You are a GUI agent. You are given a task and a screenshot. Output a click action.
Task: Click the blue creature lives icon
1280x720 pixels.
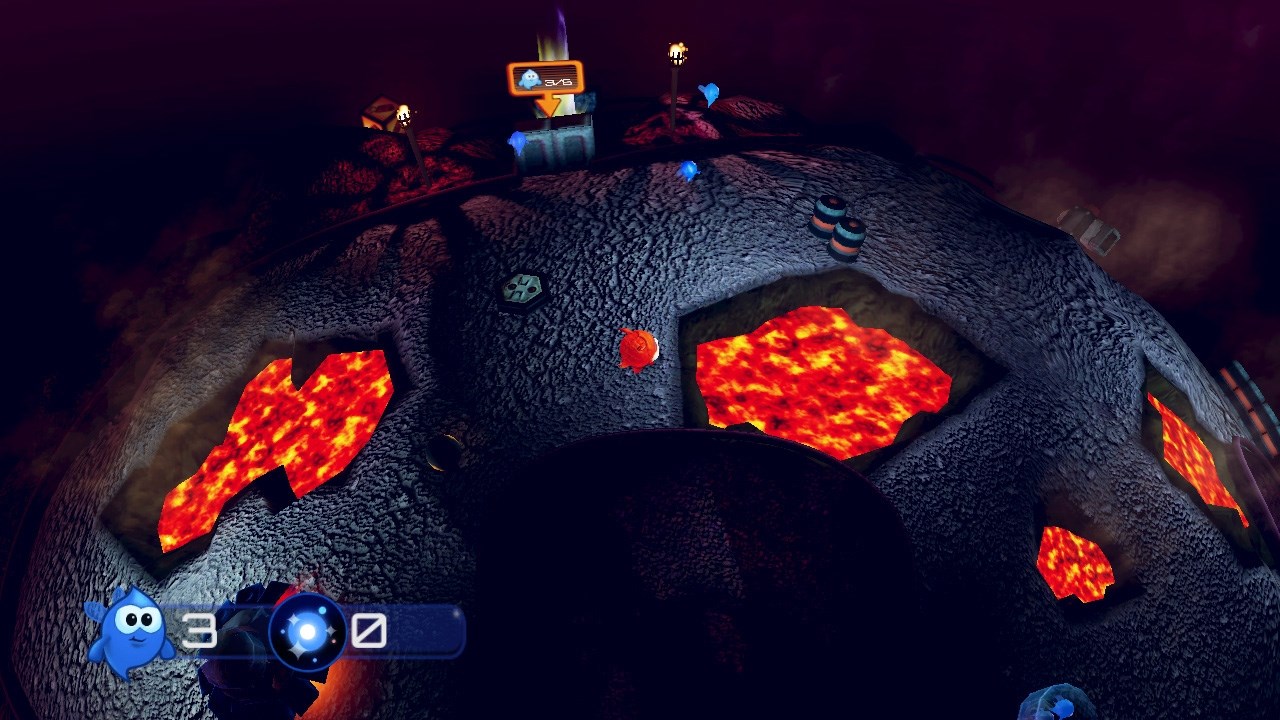click(x=130, y=628)
